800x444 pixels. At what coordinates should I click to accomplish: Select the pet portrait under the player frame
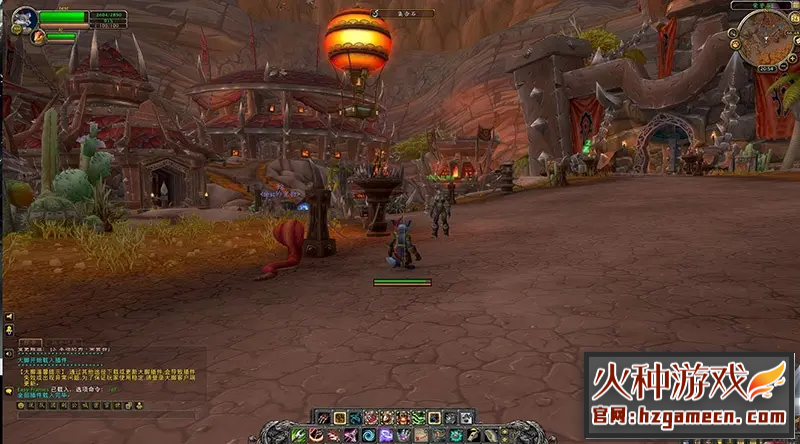pos(37,37)
